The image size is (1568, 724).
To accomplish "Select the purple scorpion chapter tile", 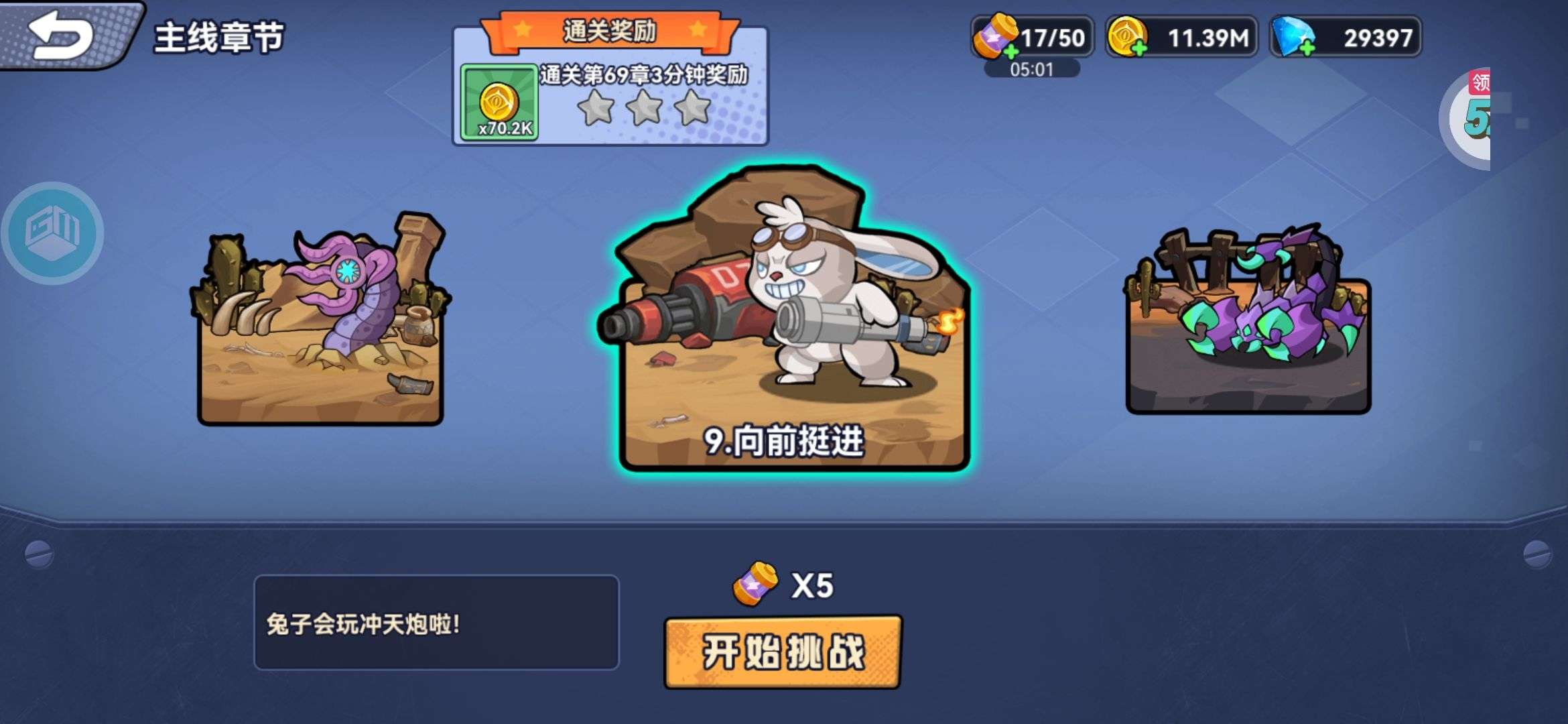I will (x=1248, y=322).
